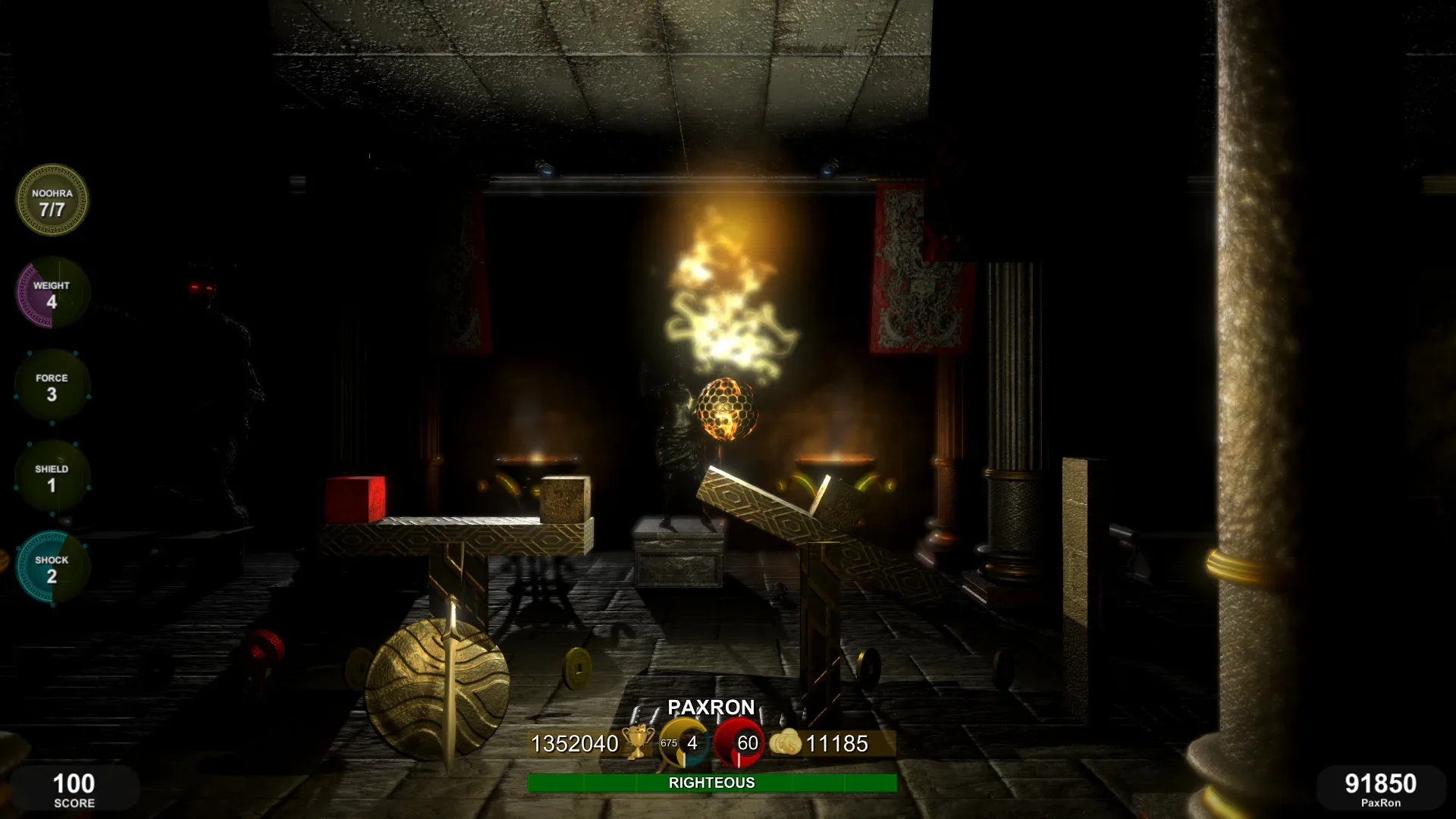Screen dimensions: 1456x819
Task: Select the SHOCK ability icon
Action: click(x=52, y=567)
